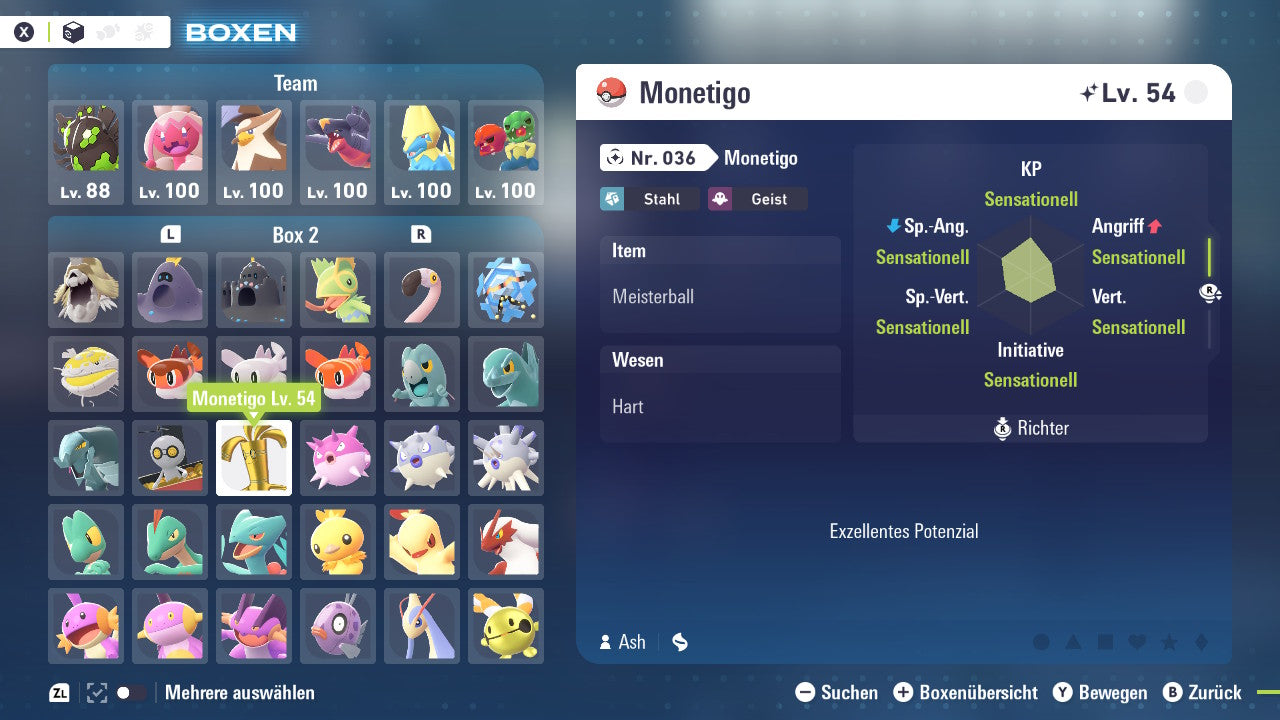Select the sparkle icon next to Lv. 54

pos(1090,91)
